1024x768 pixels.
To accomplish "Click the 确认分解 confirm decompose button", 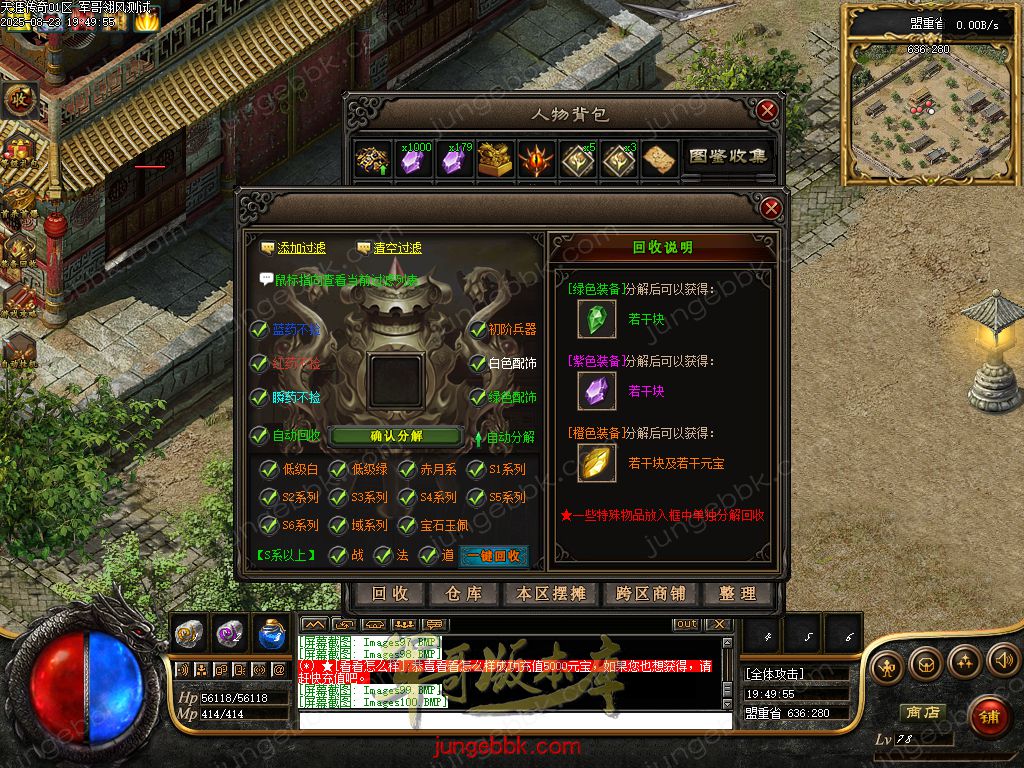I will (x=396, y=436).
